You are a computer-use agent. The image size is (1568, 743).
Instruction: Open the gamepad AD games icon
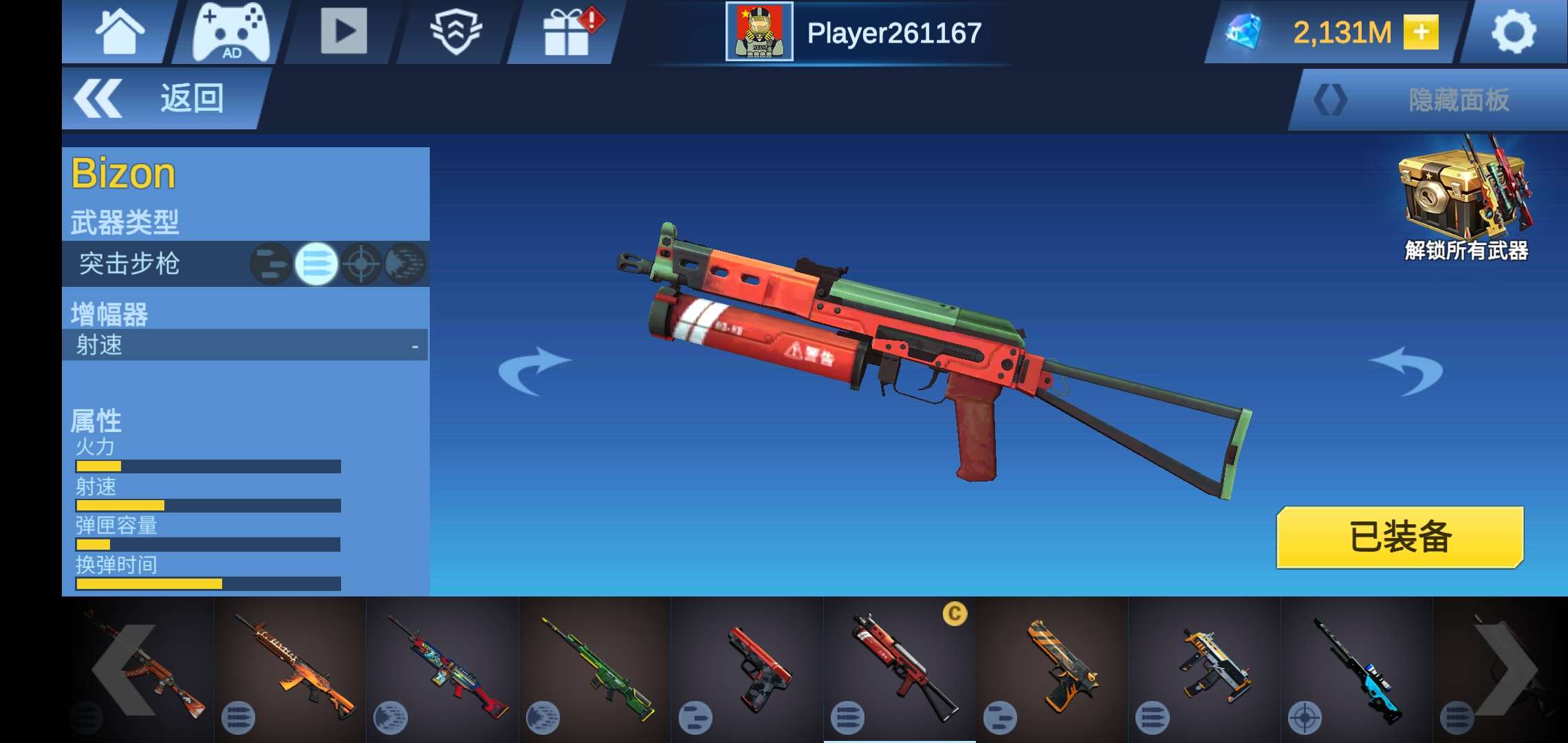point(231,32)
